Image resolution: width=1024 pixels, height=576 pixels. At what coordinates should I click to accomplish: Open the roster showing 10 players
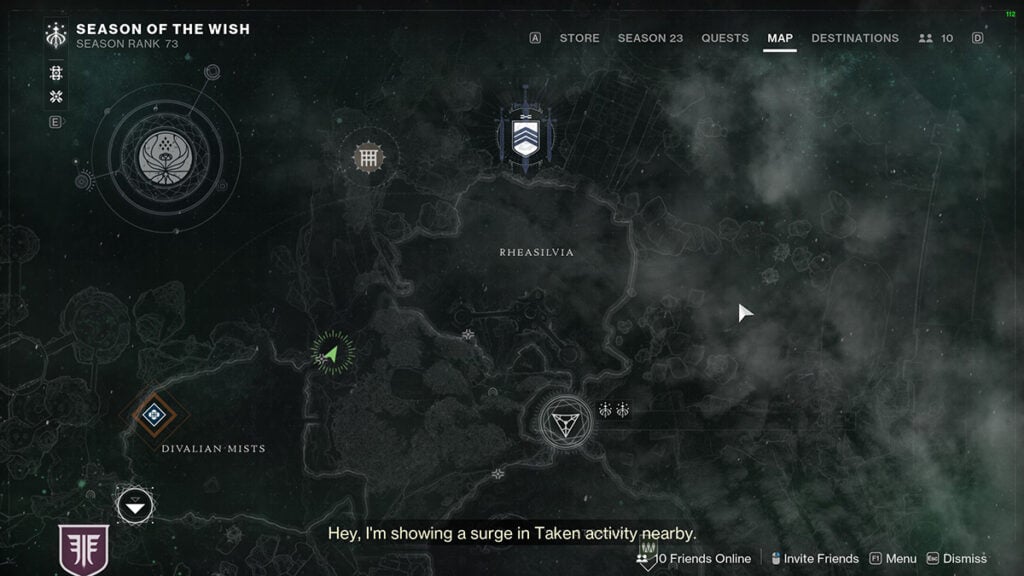935,38
